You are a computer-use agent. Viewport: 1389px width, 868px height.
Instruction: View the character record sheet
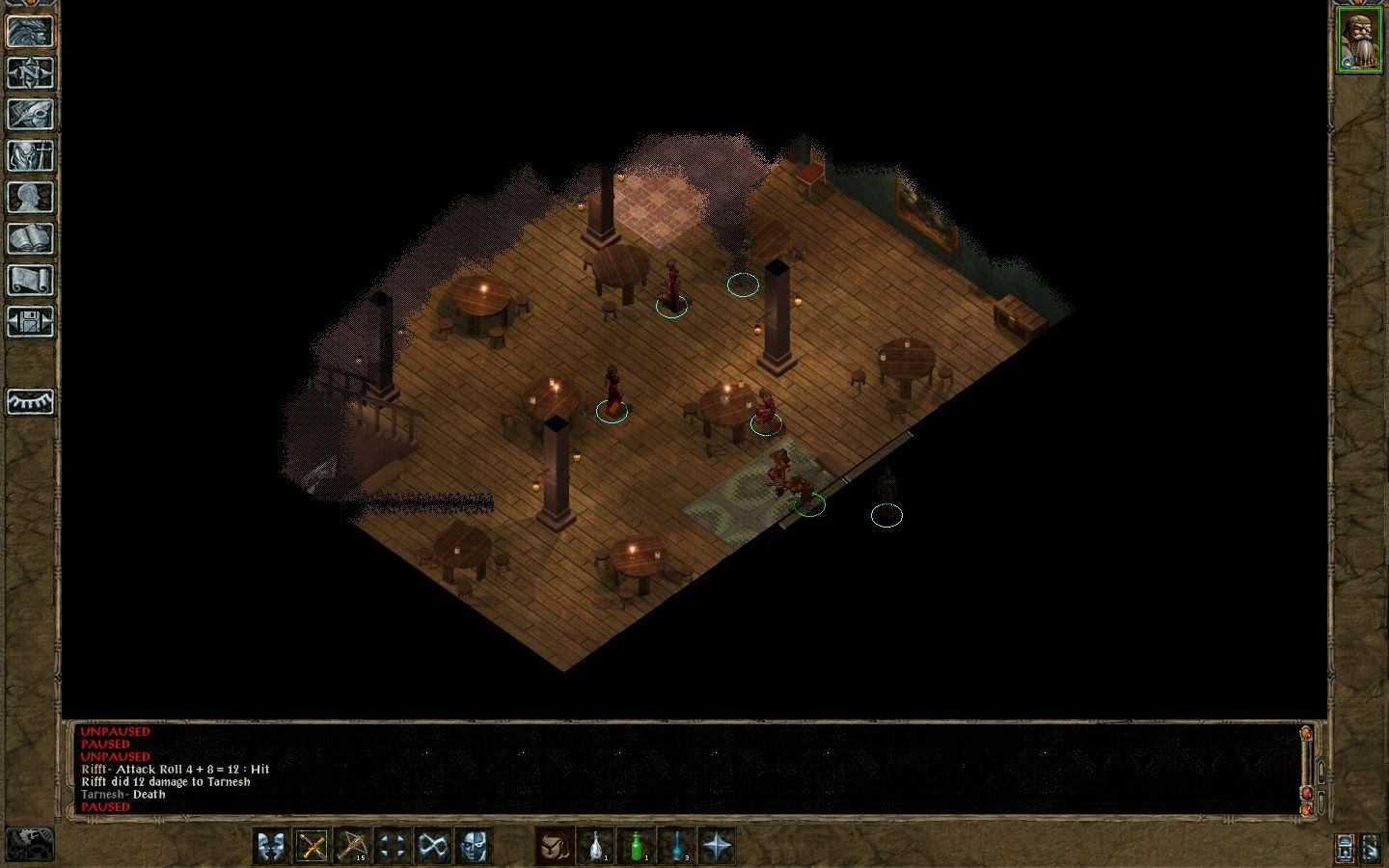(x=30, y=198)
